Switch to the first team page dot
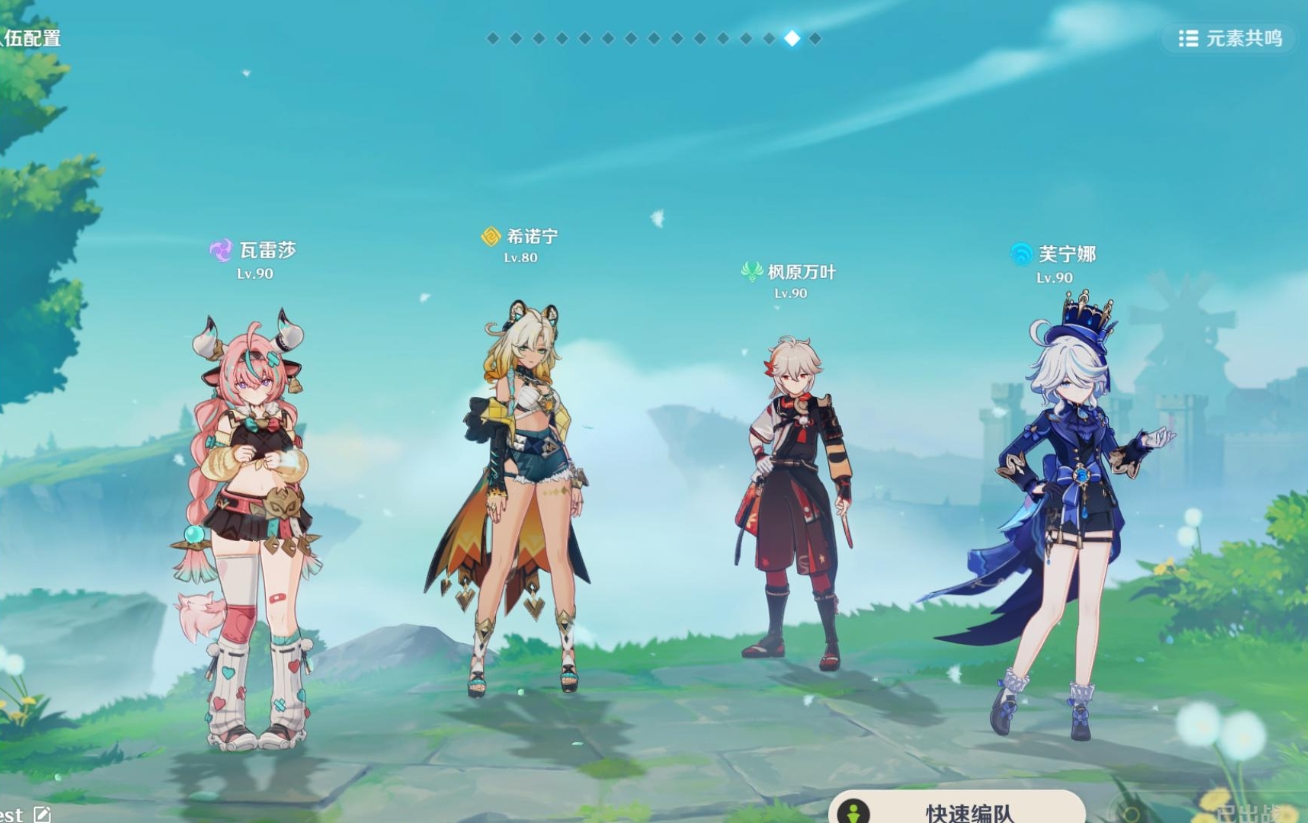Image resolution: width=1308 pixels, height=823 pixels. (x=493, y=38)
